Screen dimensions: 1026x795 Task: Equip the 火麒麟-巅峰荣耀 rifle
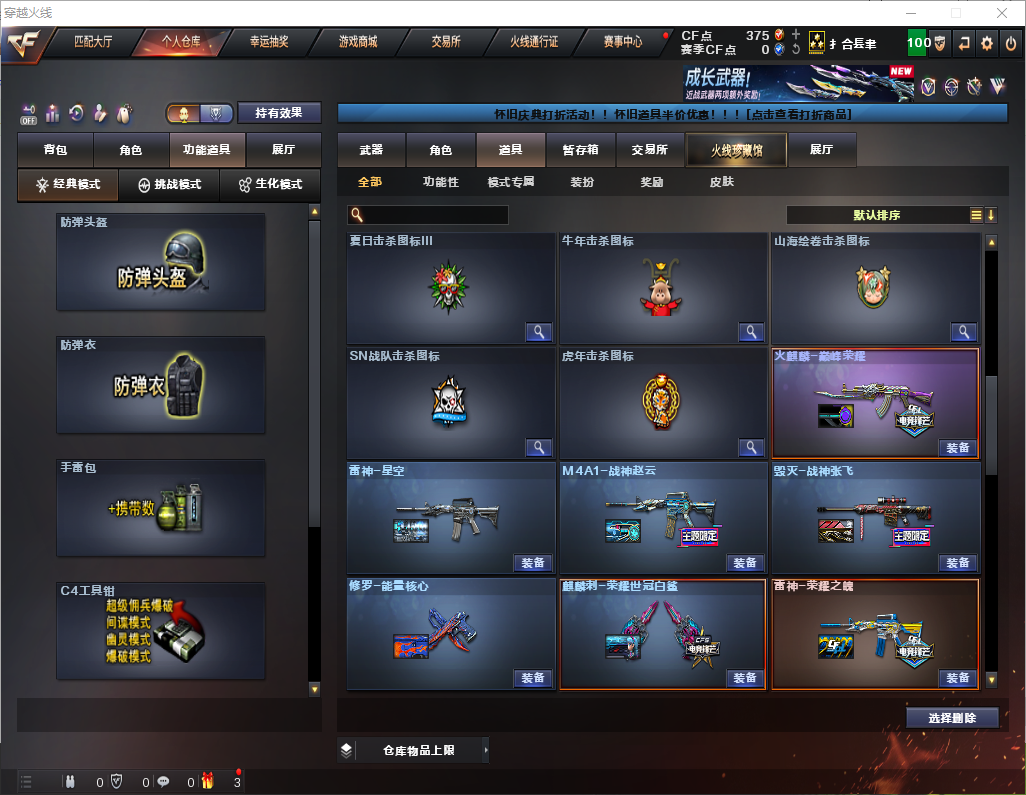957,448
